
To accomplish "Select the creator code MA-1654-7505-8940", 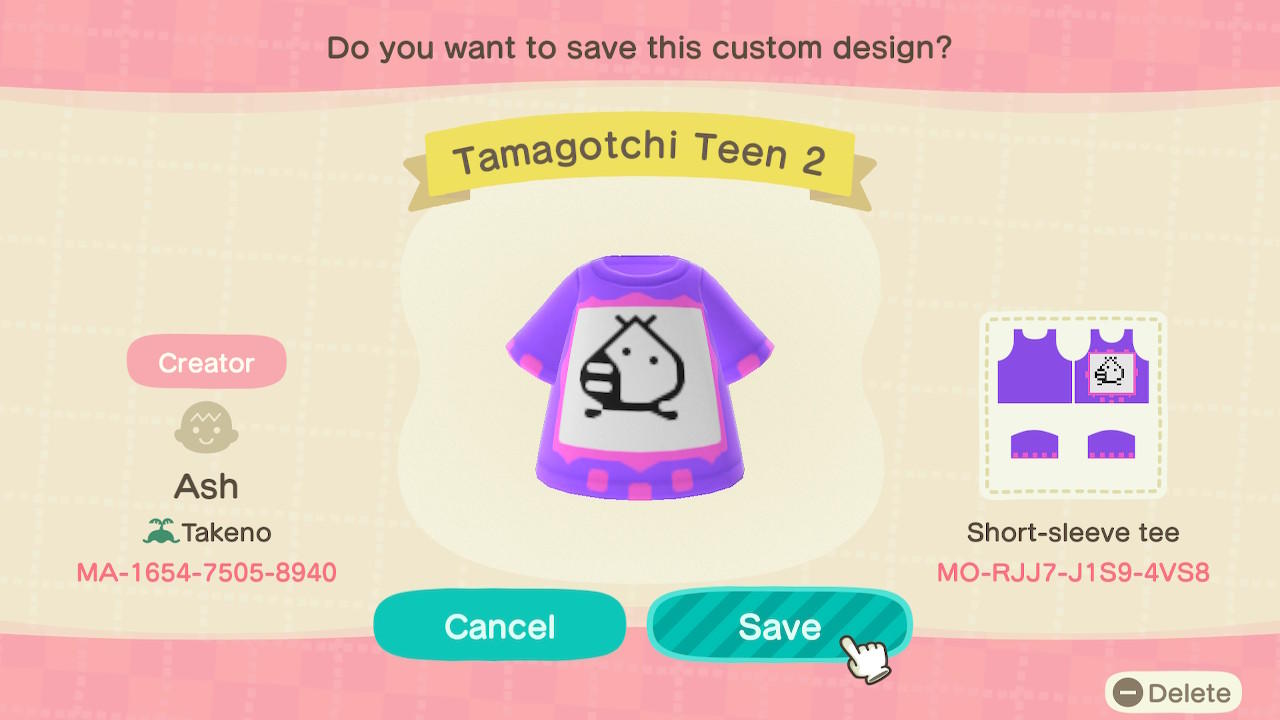I will (x=206, y=573).
